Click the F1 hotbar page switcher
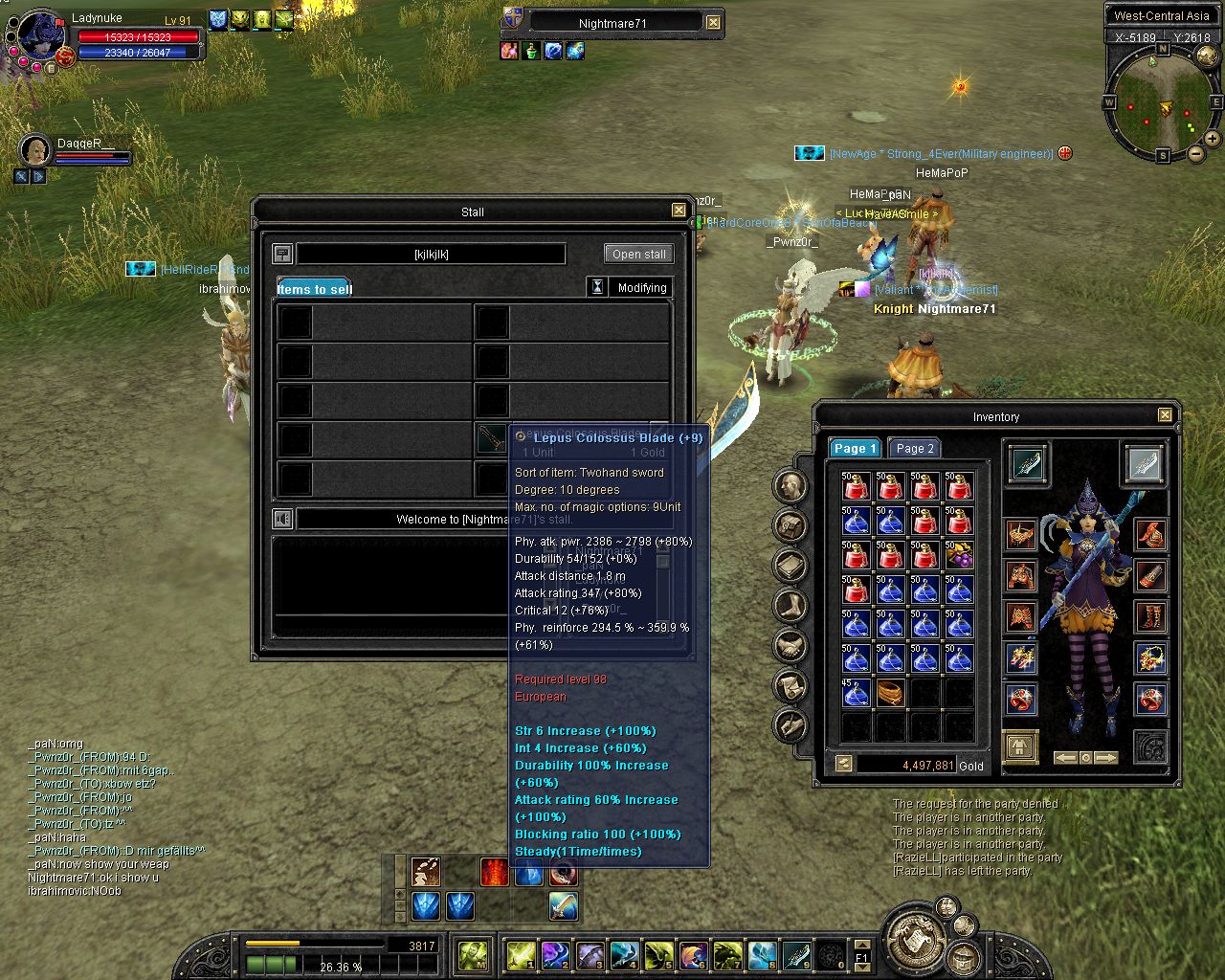 (861, 955)
